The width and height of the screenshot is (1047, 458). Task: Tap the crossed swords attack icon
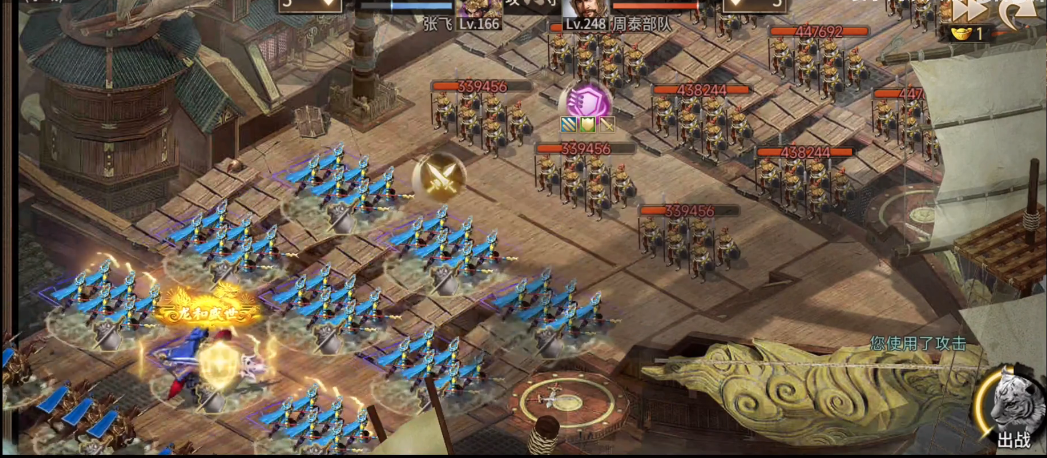438,178
